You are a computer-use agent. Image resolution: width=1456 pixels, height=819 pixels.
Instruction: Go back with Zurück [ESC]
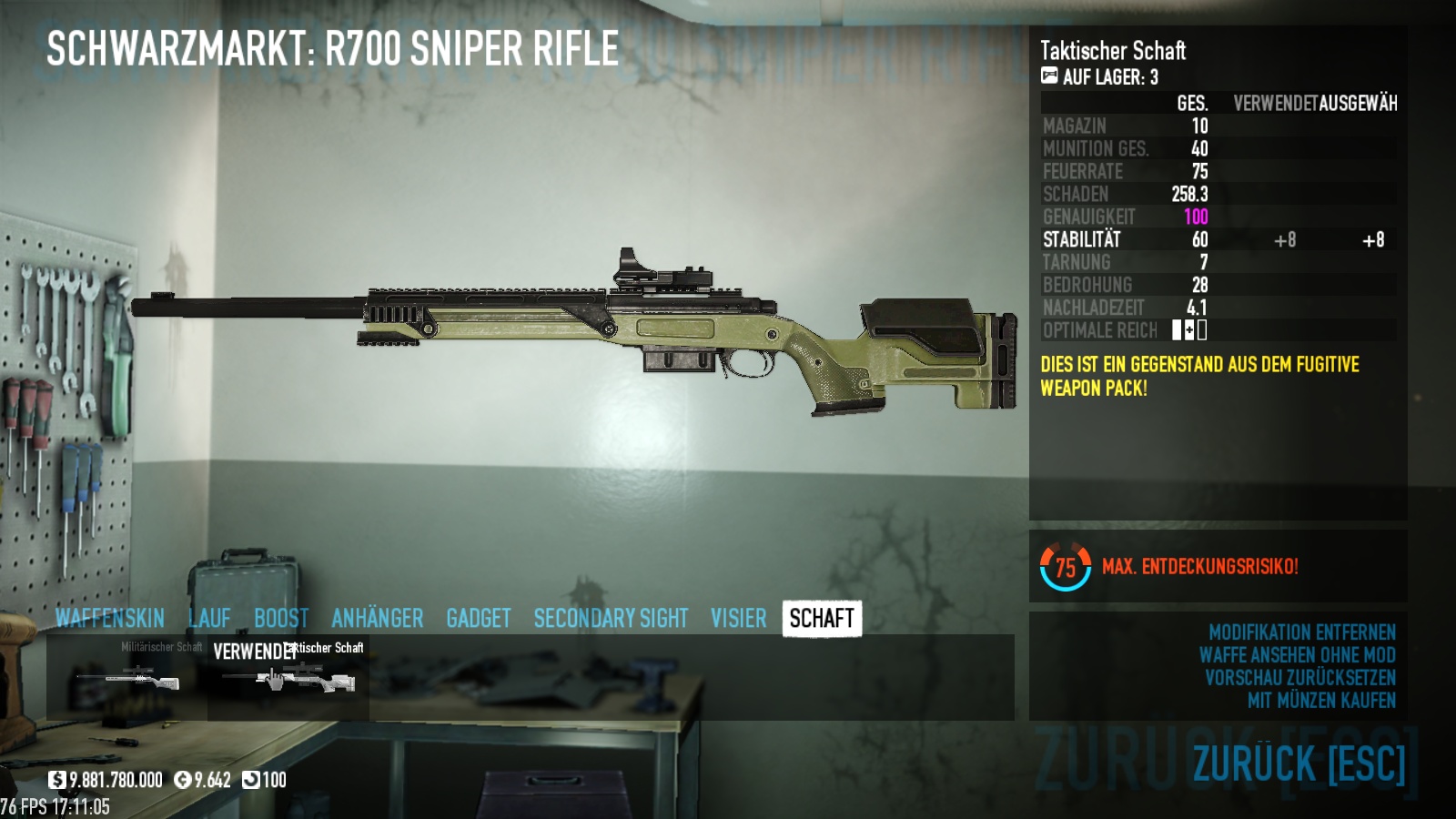[x=1299, y=763]
